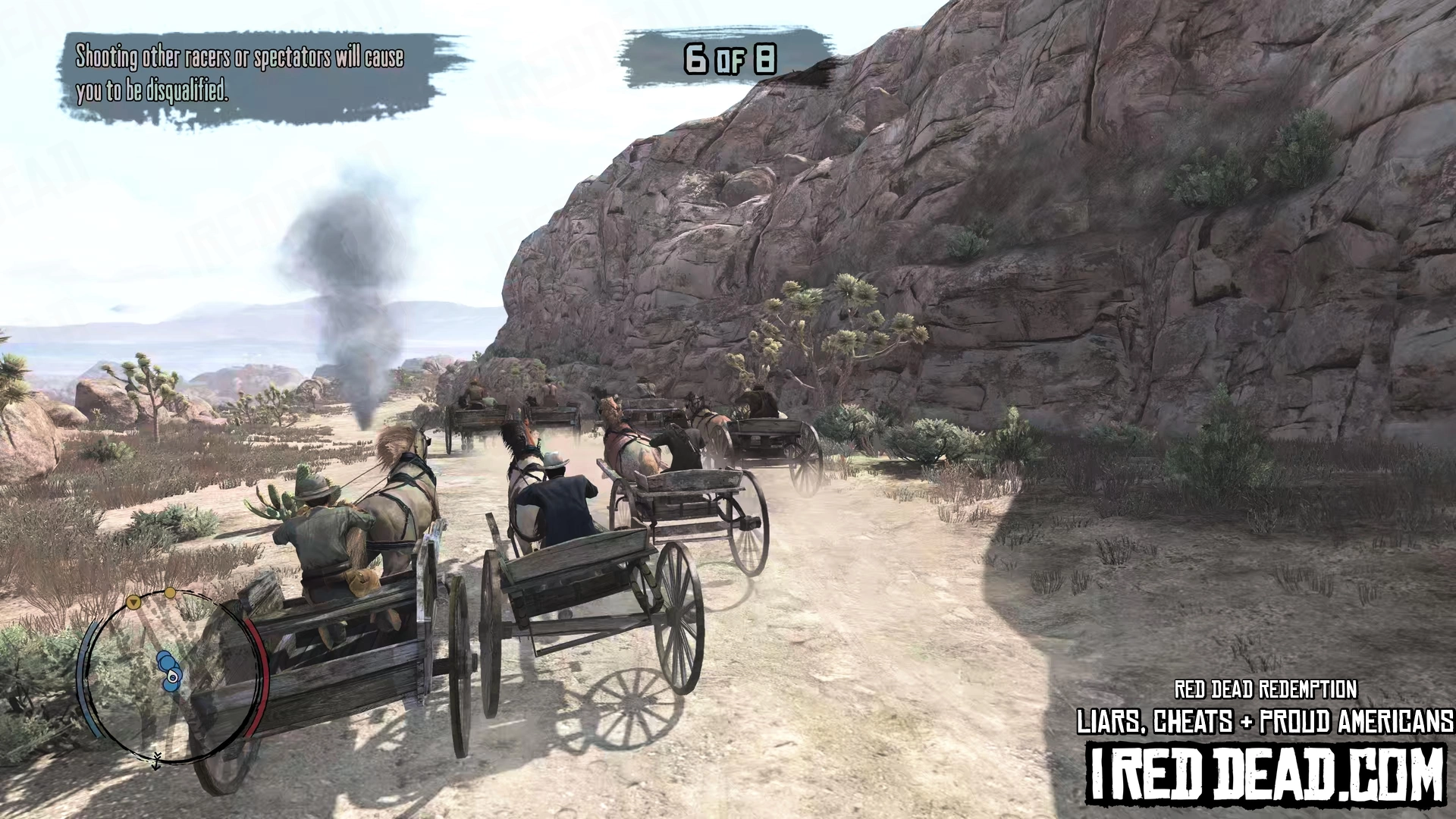The image size is (1456, 819).
Task: Click the white player marker on the minimap
Action: (174, 676)
